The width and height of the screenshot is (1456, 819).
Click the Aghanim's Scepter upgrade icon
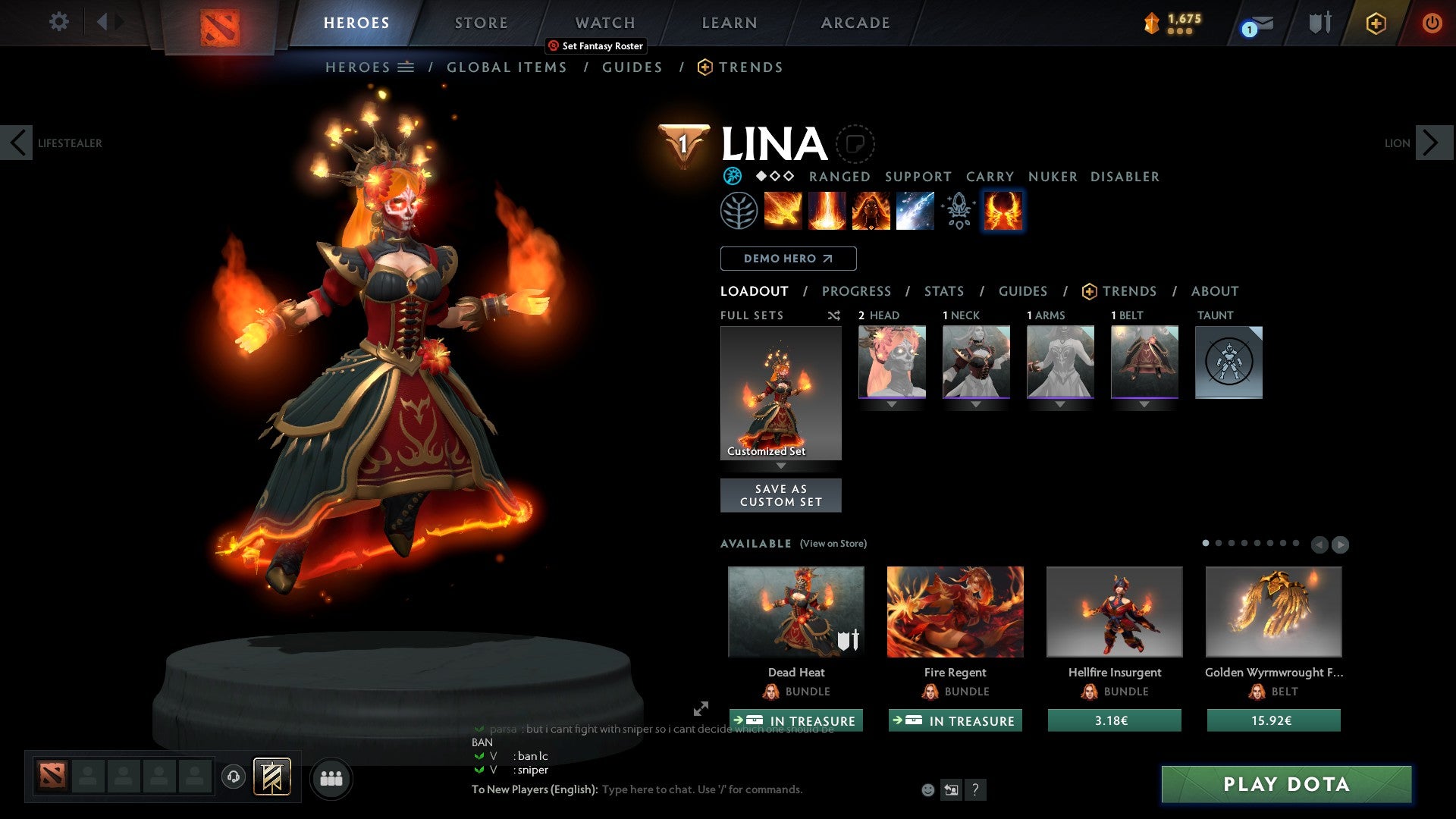[x=958, y=210]
